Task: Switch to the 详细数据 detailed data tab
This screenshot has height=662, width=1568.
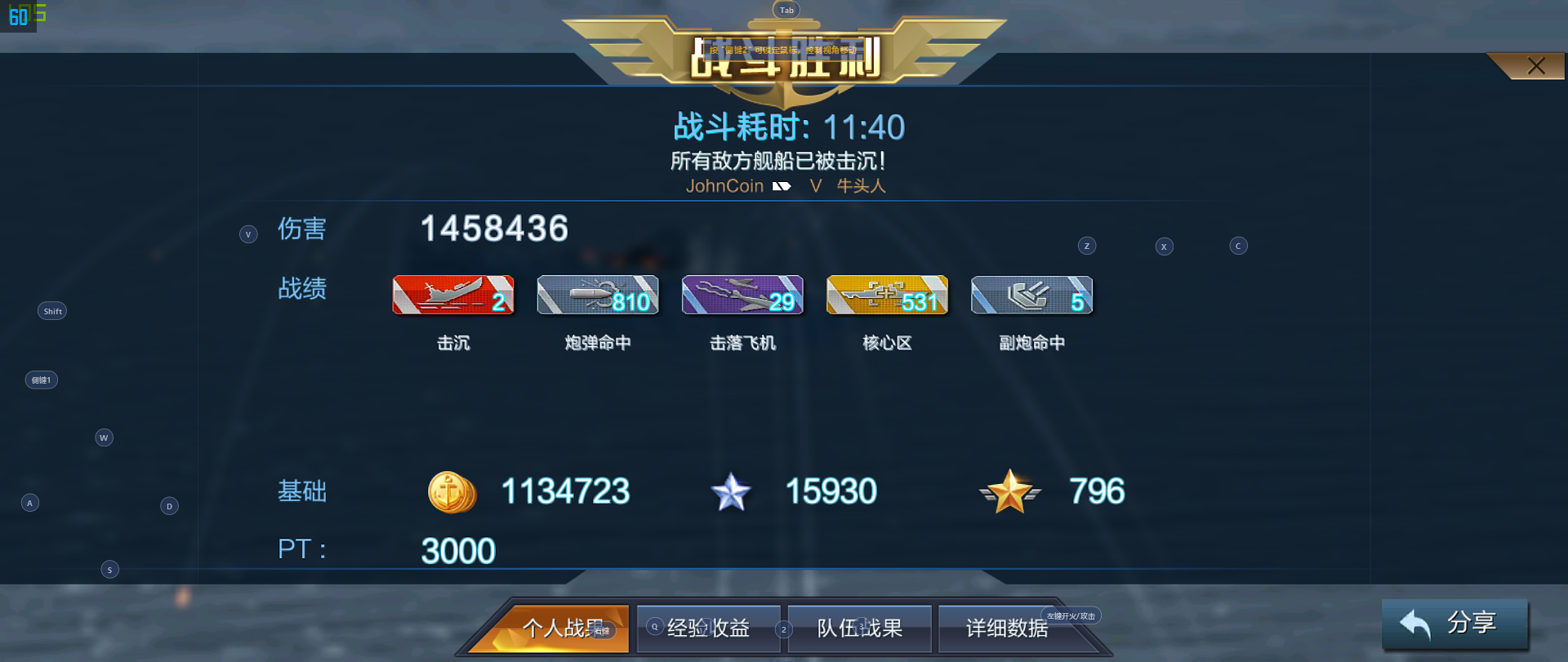Action: coord(1009,629)
